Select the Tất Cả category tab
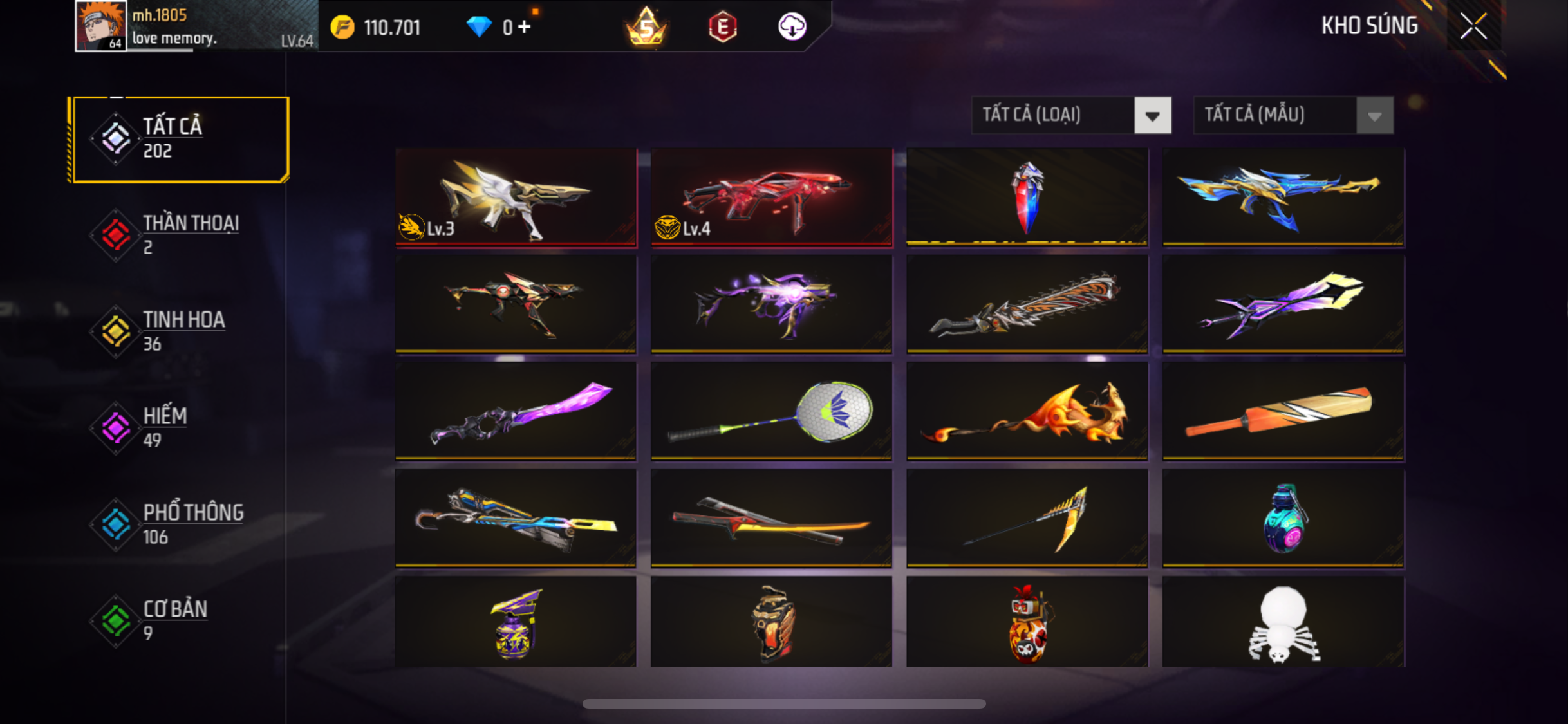The height and width of the screenshot is (724, 1568). (x=180, y=139)
